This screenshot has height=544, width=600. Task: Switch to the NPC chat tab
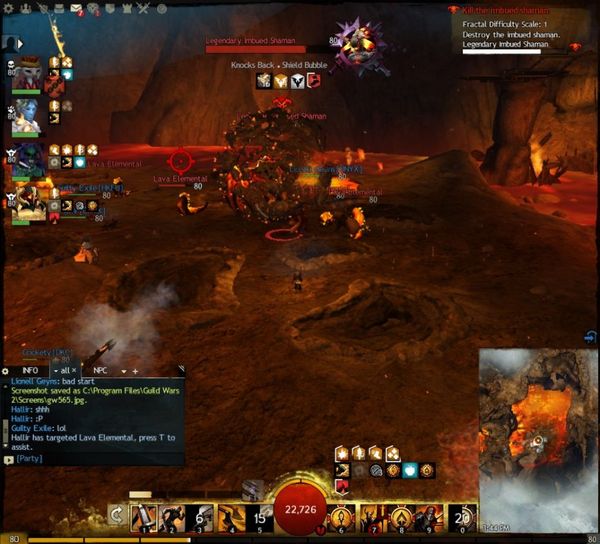101,370
